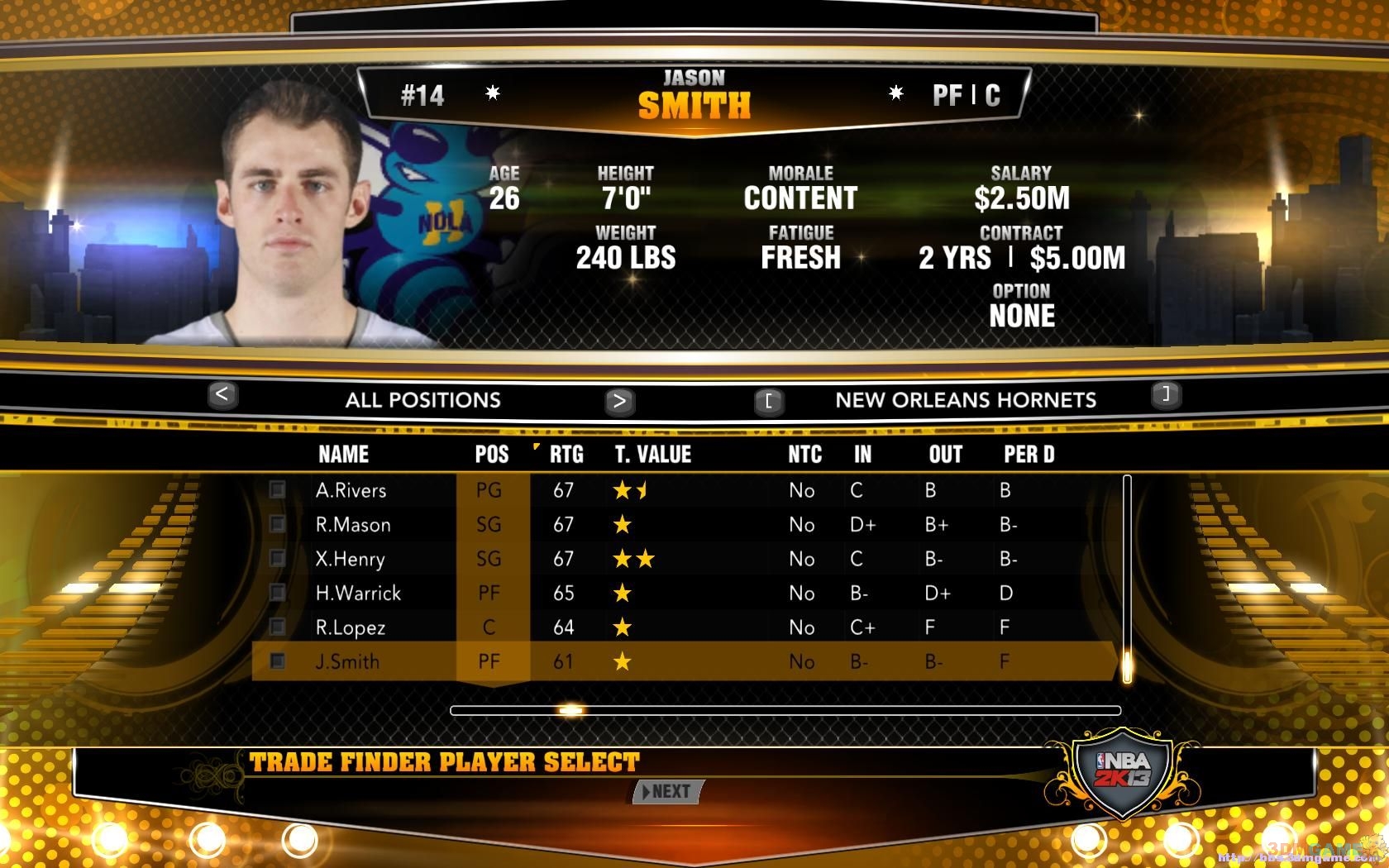The width and height of the screenshot is (1389, 868).
Task: Sort players by POS column header
Action: pyautogui.click(x=492, y=455)
